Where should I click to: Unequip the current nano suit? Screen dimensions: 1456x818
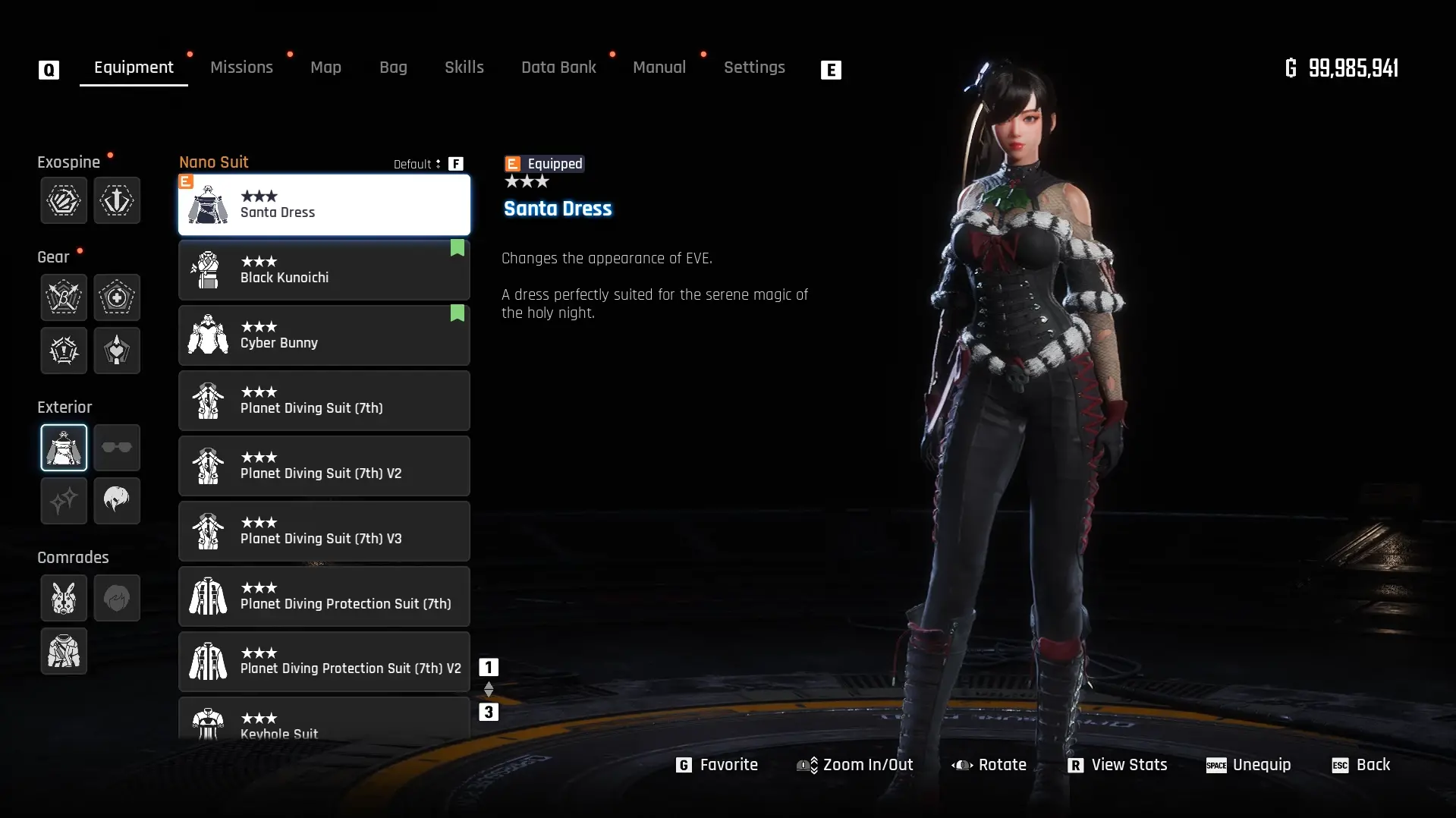[x=1249, y=765]
